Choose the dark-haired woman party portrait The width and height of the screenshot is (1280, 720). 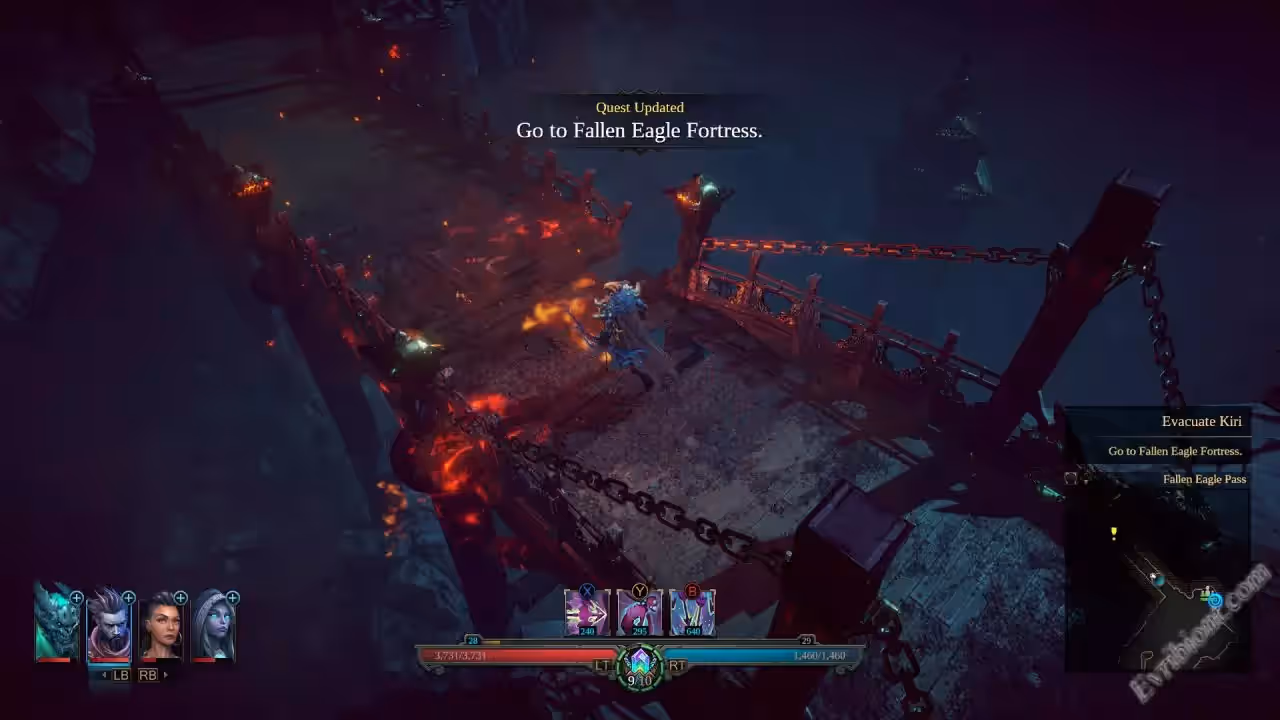coord(161,625)
